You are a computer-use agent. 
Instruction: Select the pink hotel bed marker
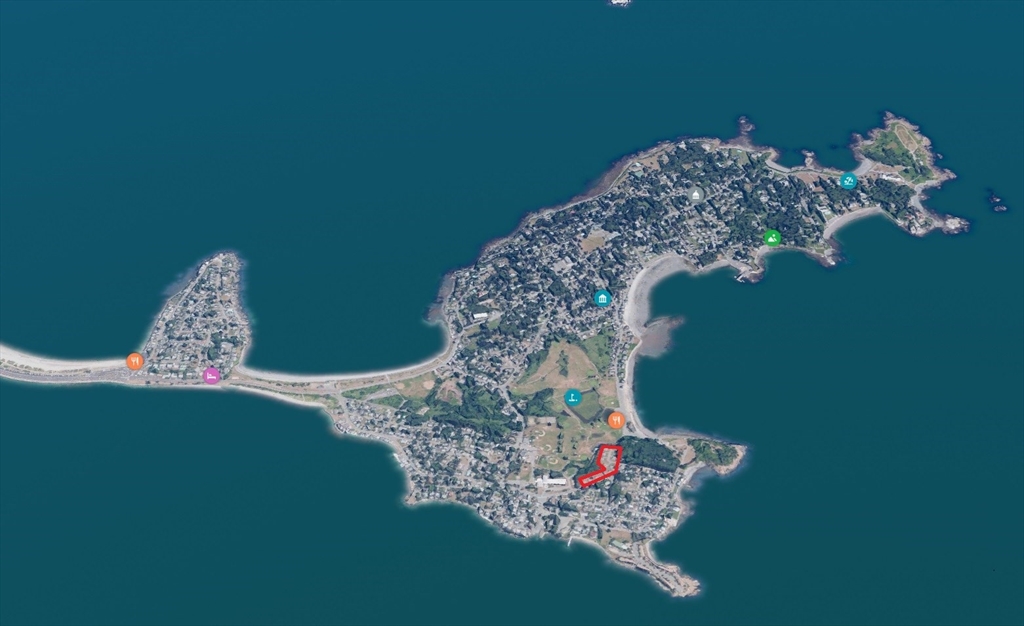coord(211,375)
